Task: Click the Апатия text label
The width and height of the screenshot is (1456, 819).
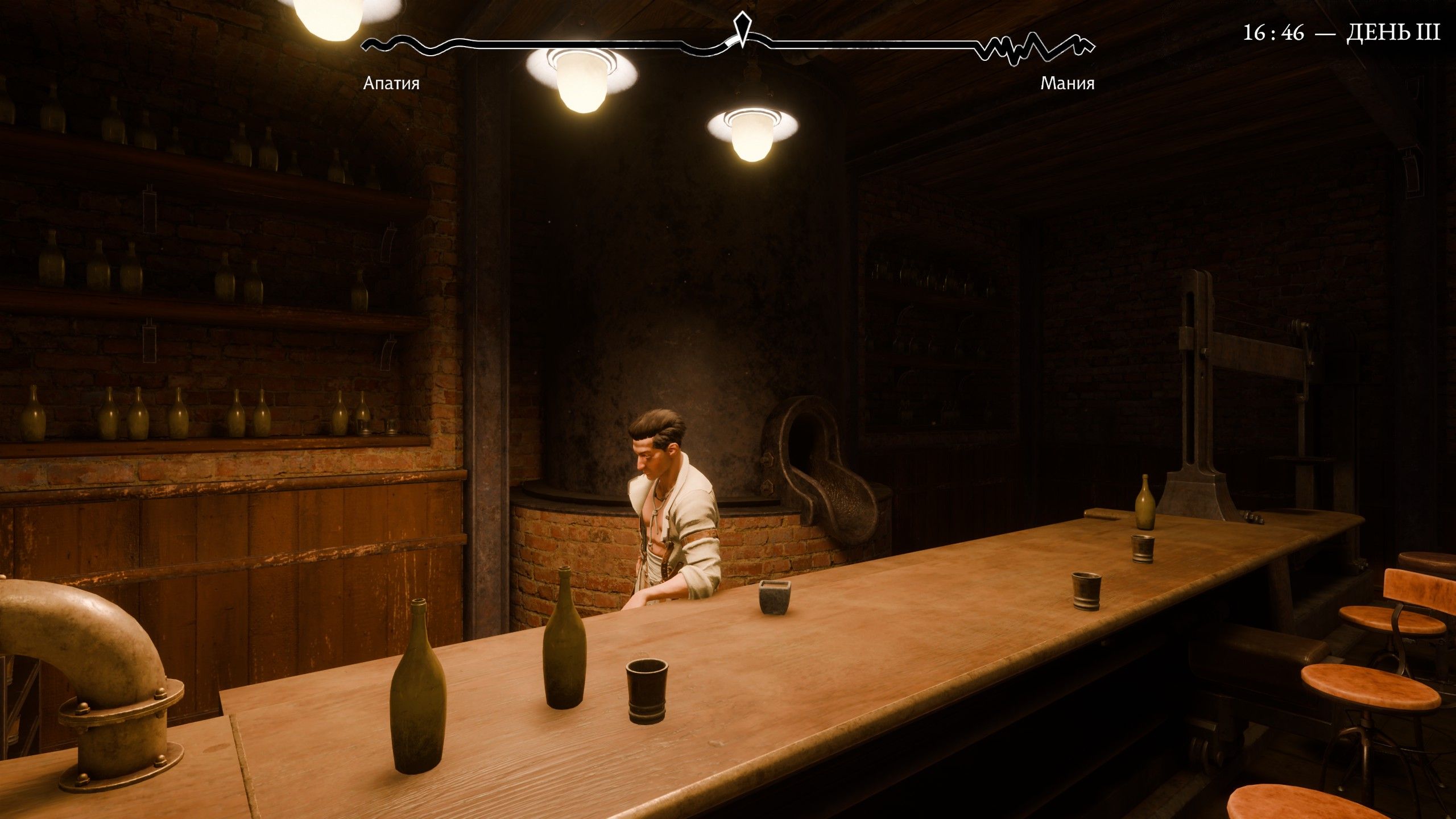Action: click(392, 84)
